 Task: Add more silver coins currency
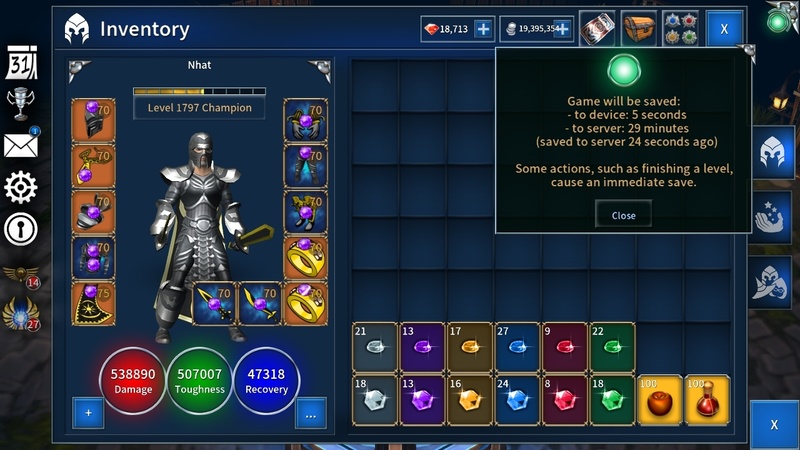pyautogui.click(x=562, y=30)
